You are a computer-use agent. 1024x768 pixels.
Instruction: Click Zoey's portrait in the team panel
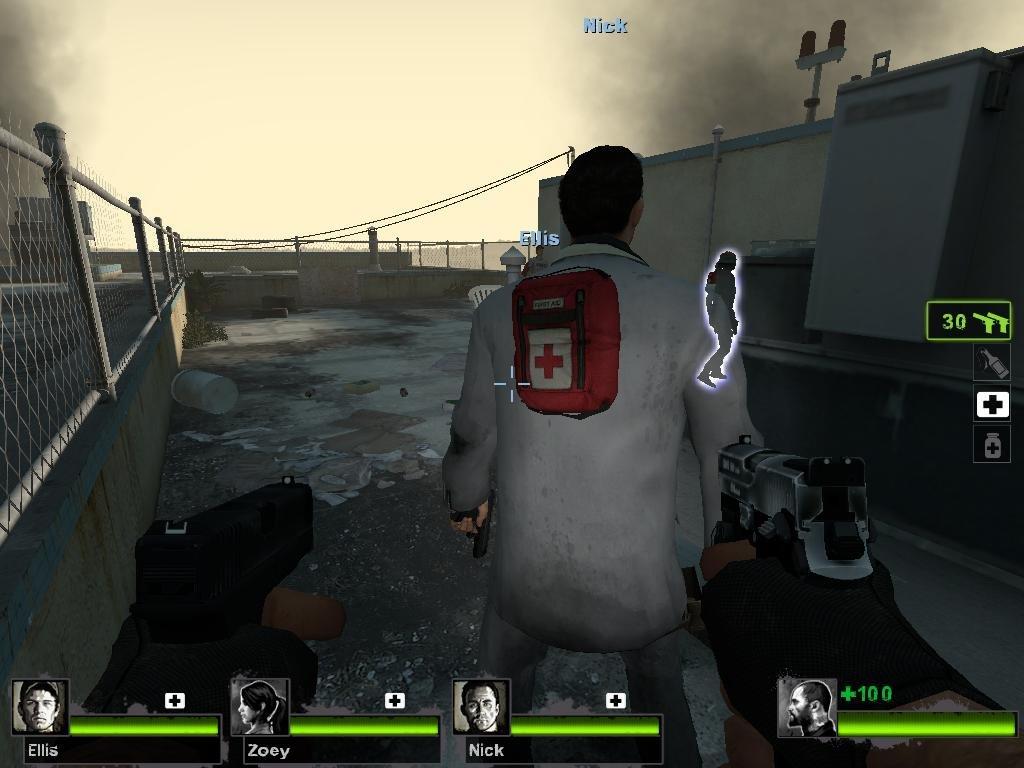(260, 707)
